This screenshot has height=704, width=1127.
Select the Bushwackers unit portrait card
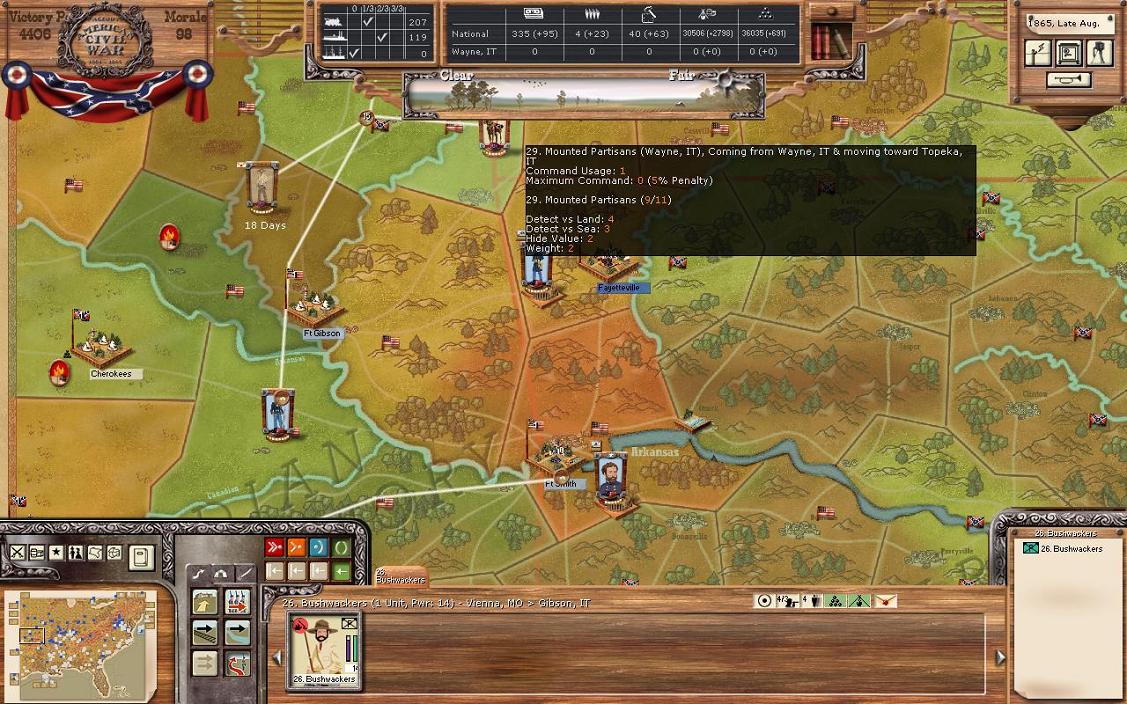click(x=324, y=649)
